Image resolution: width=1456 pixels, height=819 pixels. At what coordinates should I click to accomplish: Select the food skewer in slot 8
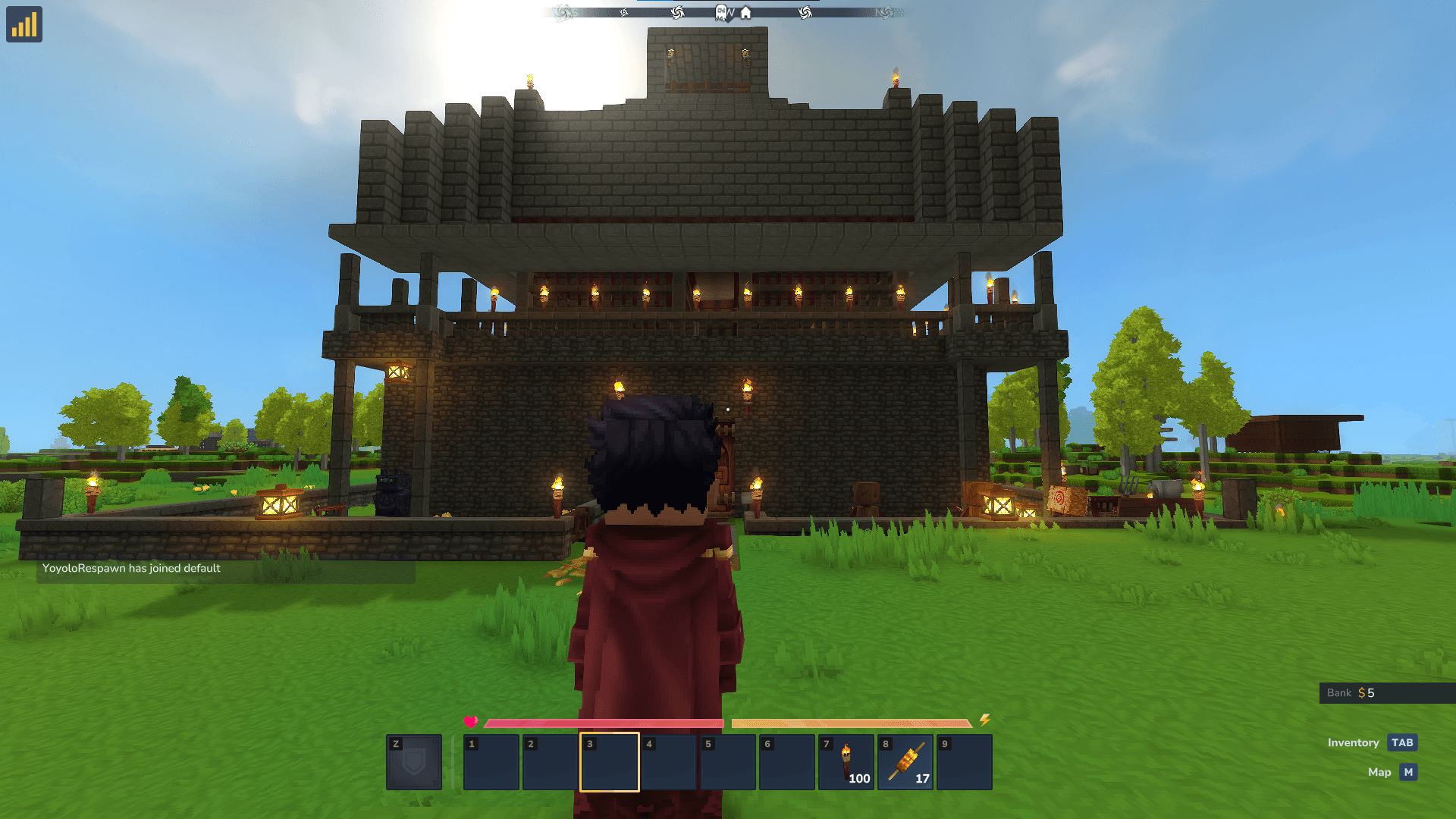pos(905,762)
